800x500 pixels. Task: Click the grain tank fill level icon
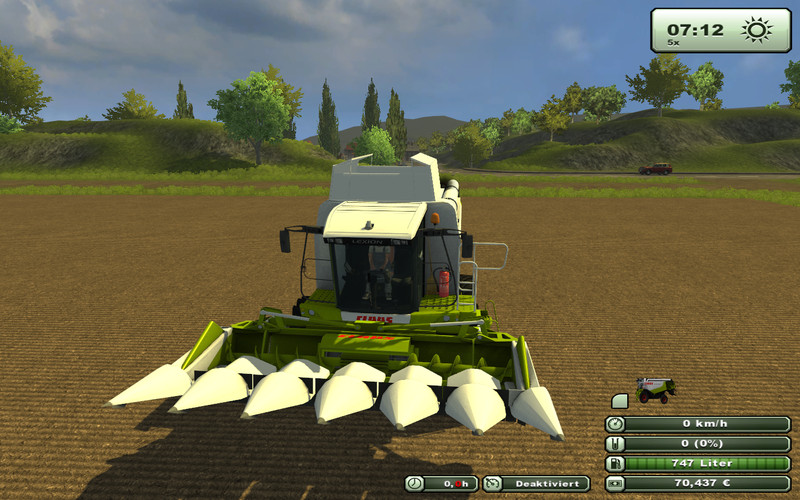(x=614, y=444)
